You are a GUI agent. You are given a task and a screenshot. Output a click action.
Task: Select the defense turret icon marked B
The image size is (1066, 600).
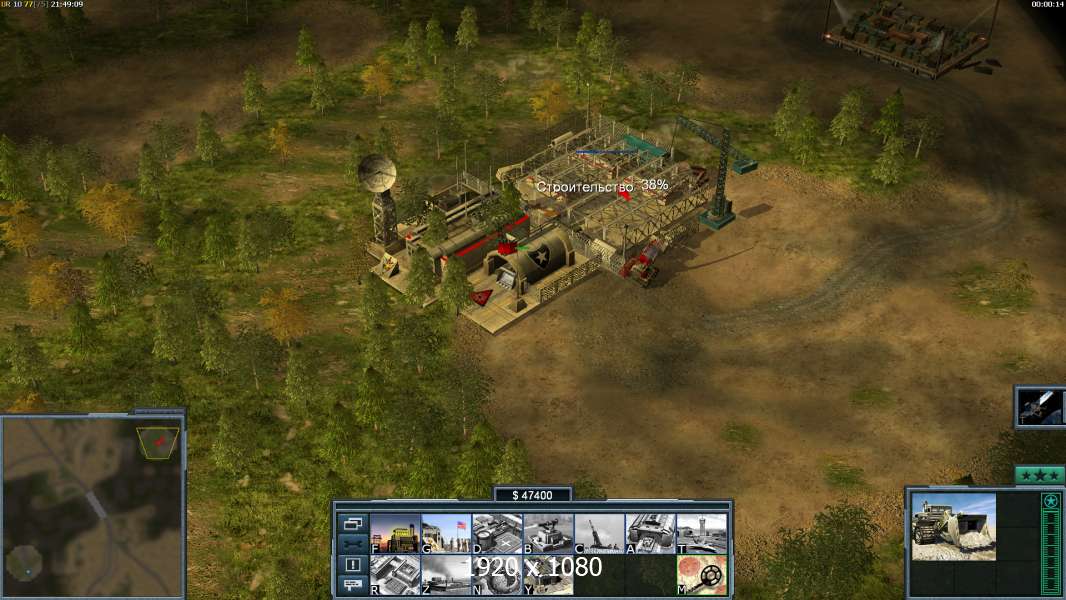point(548,534)
